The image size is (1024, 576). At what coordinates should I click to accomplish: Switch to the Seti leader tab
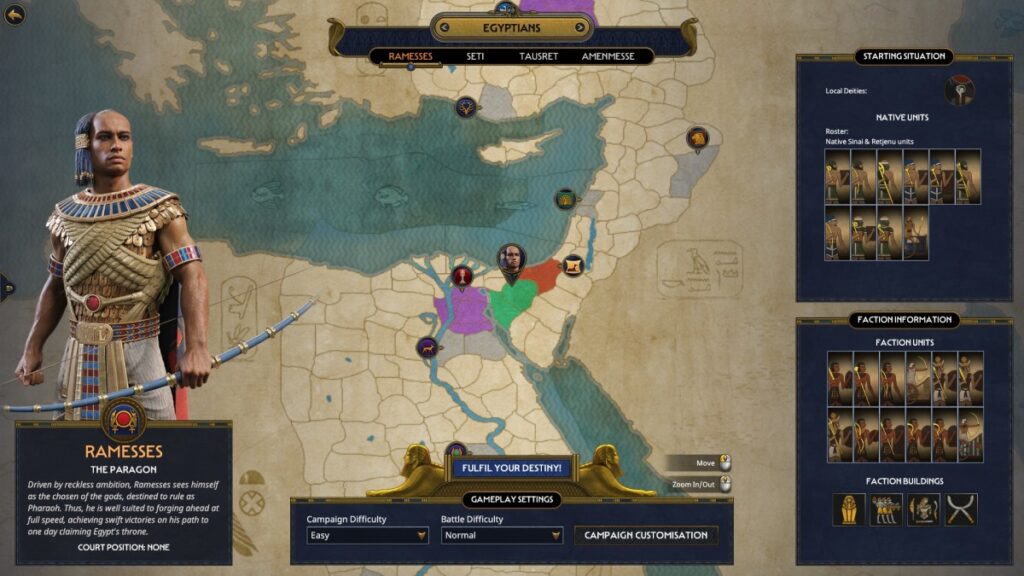[475, 56]
